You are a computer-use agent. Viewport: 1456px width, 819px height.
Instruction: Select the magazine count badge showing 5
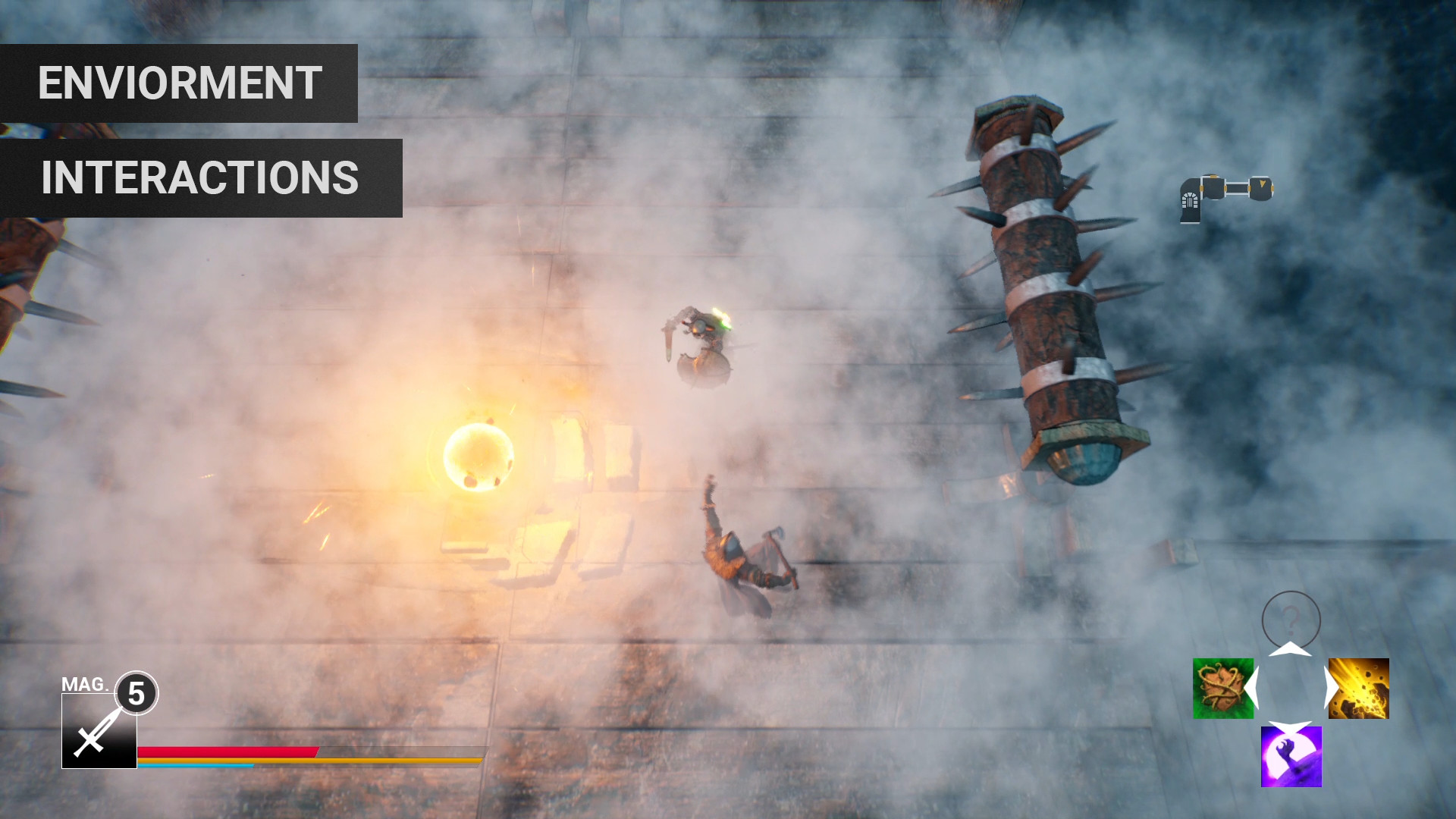click(x=136, y=692)
